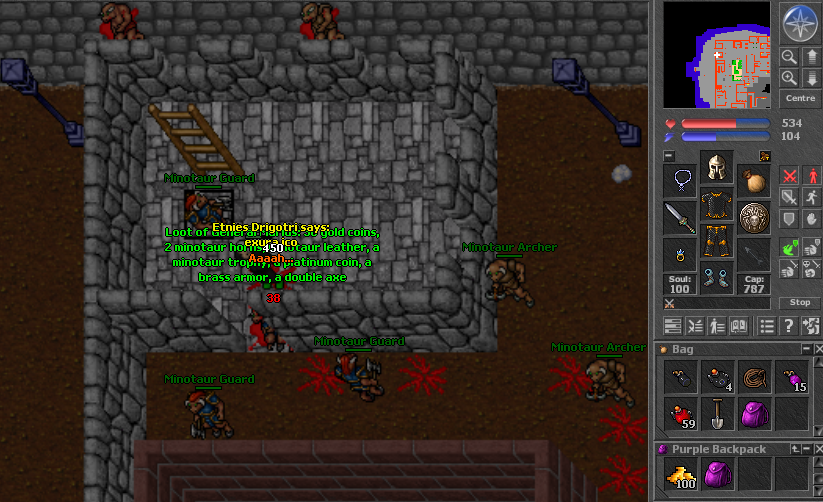
Task: Minimize the Purple Backpack window
Action: [805, 450]
